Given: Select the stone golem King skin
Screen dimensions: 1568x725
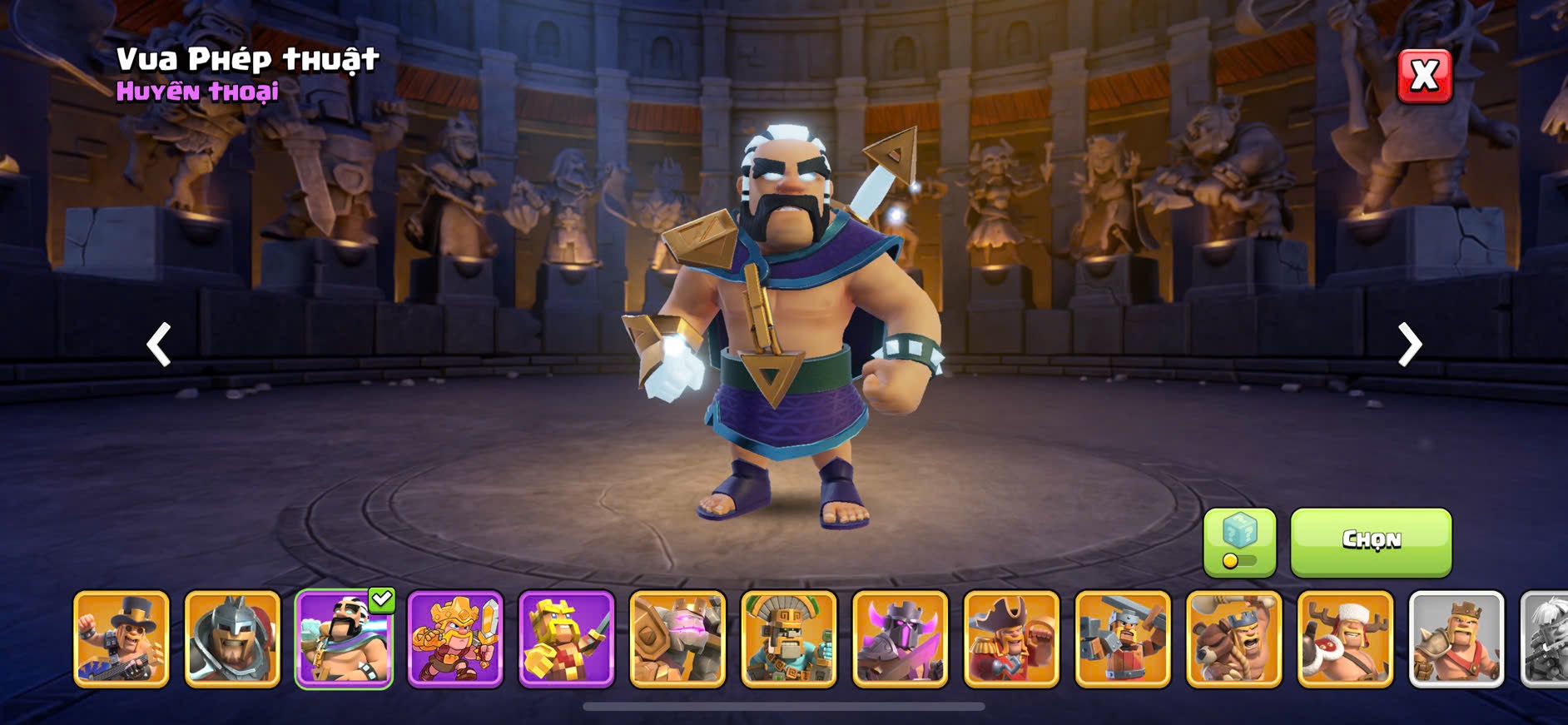Looking at the screenshot, I should point(677,639).
